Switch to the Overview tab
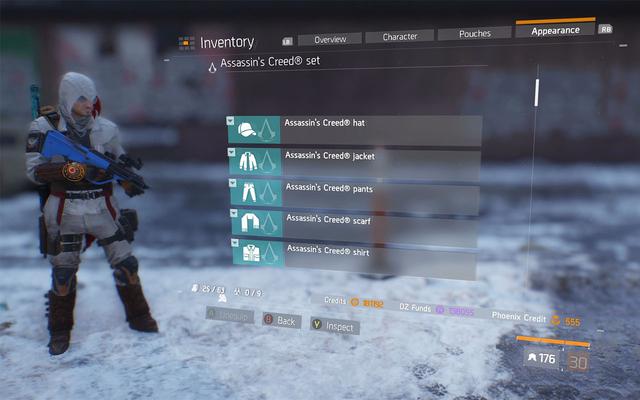The height and width of the screenshot is (400, 640). coord(329,39)
